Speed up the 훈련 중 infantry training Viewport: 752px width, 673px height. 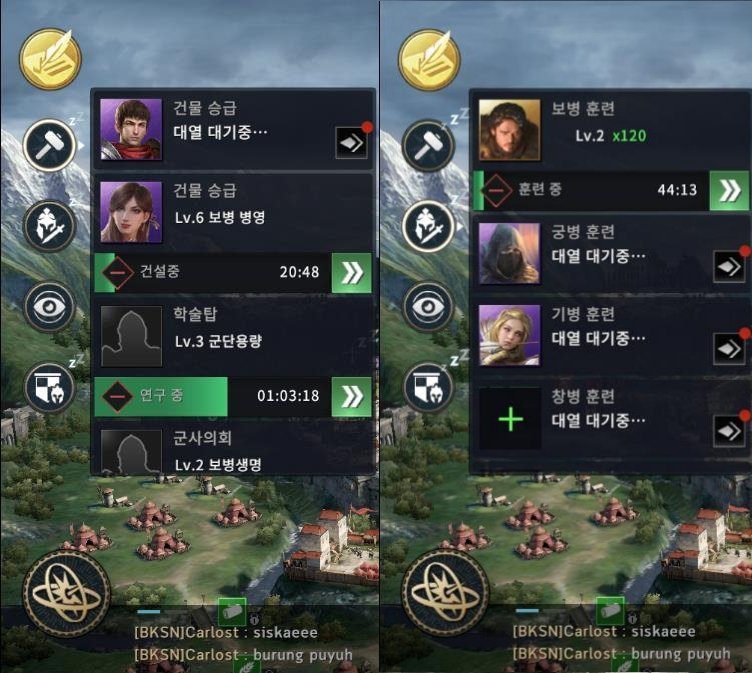click(x=729, y=190)
